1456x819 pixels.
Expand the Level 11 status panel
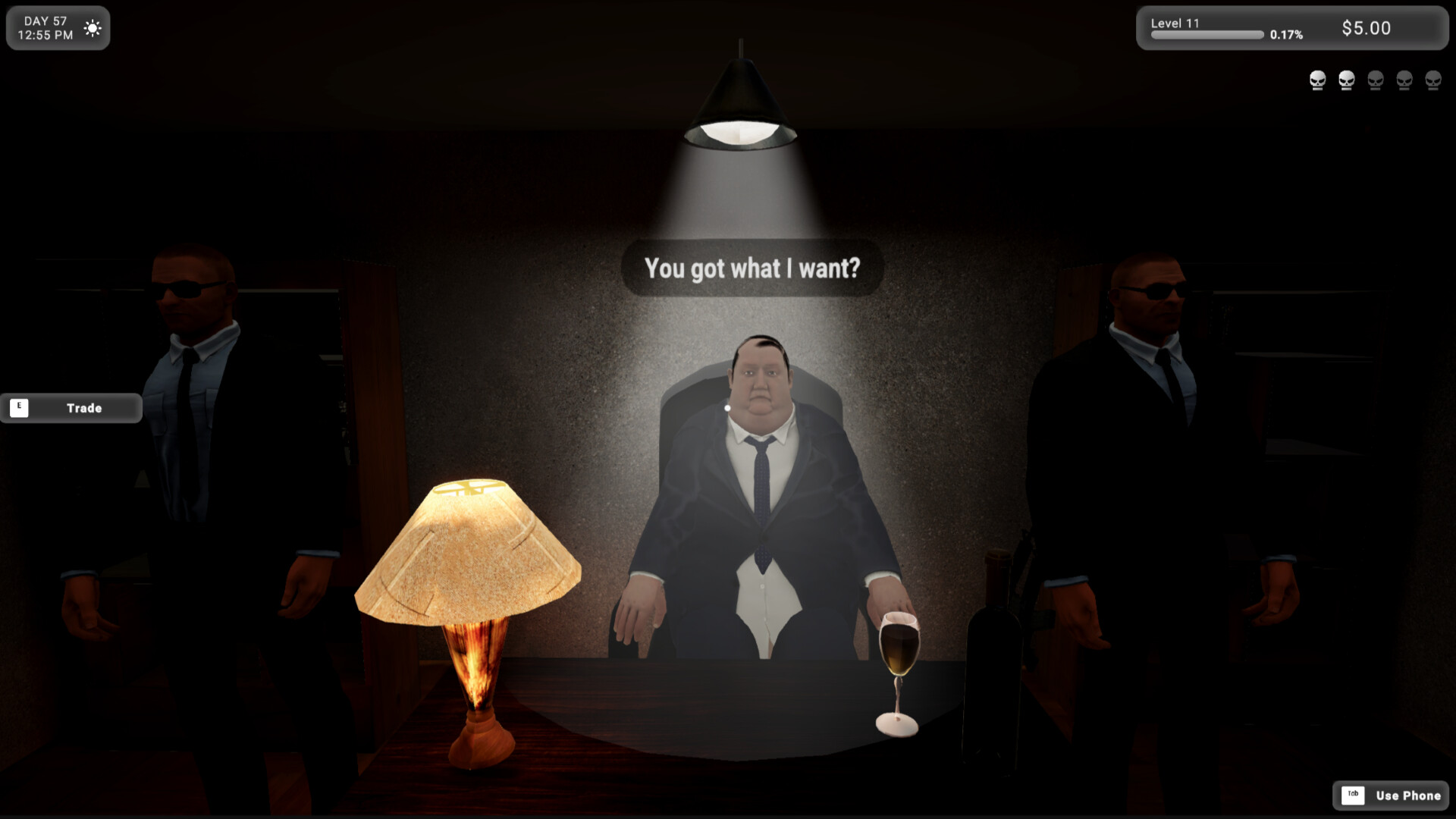pos(1174,24)
